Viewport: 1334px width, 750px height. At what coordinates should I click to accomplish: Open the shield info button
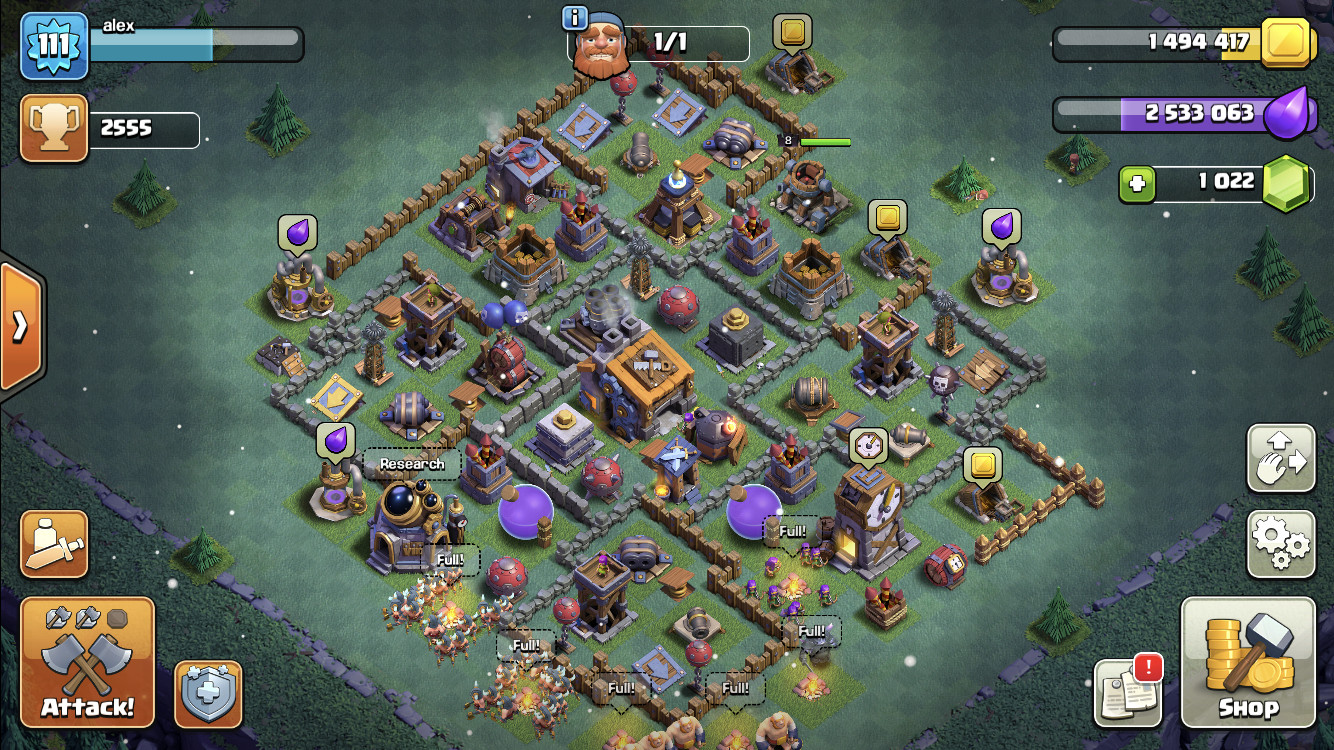(208, 693)
